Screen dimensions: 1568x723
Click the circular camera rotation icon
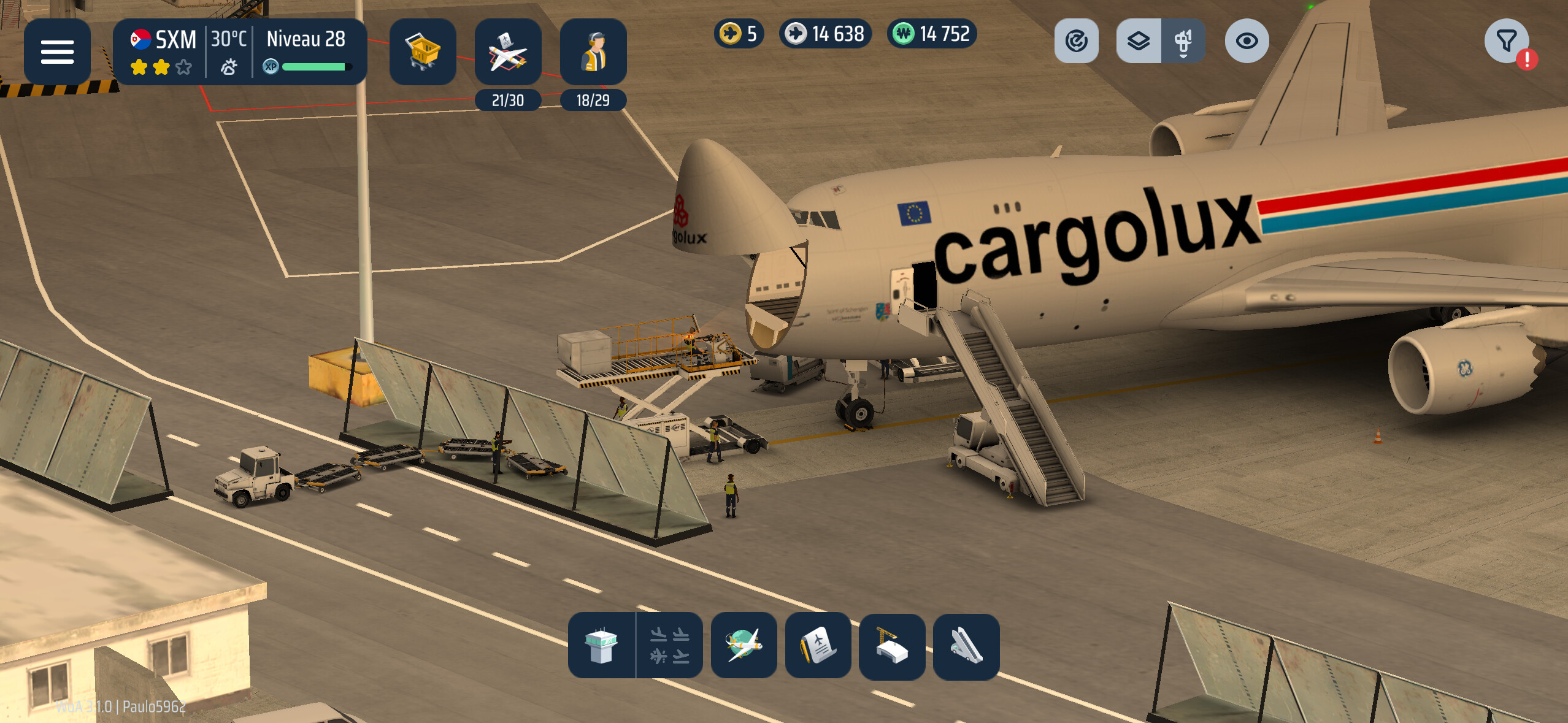click(x=1077, y=40)
